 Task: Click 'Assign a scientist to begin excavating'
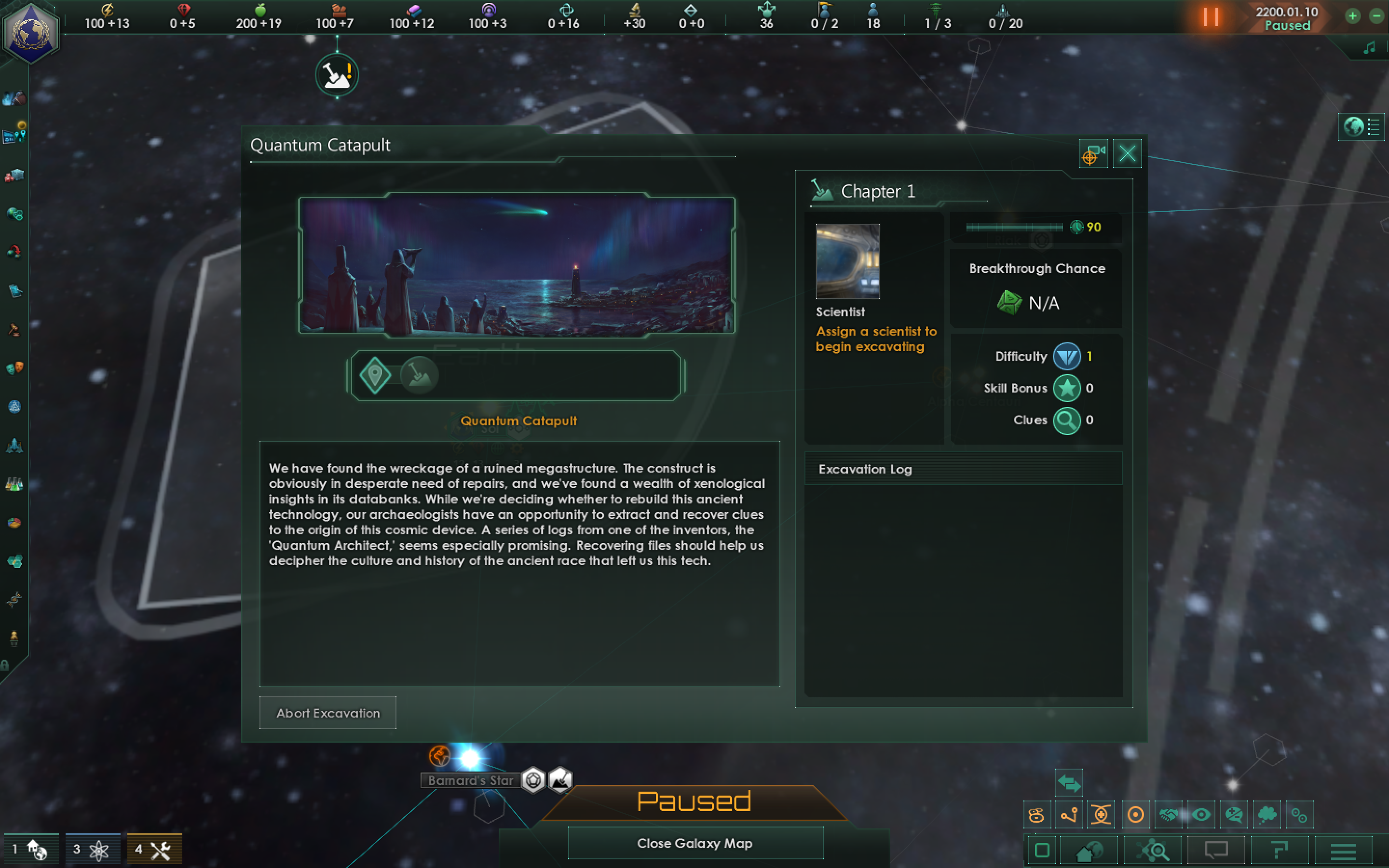(876, 339)
